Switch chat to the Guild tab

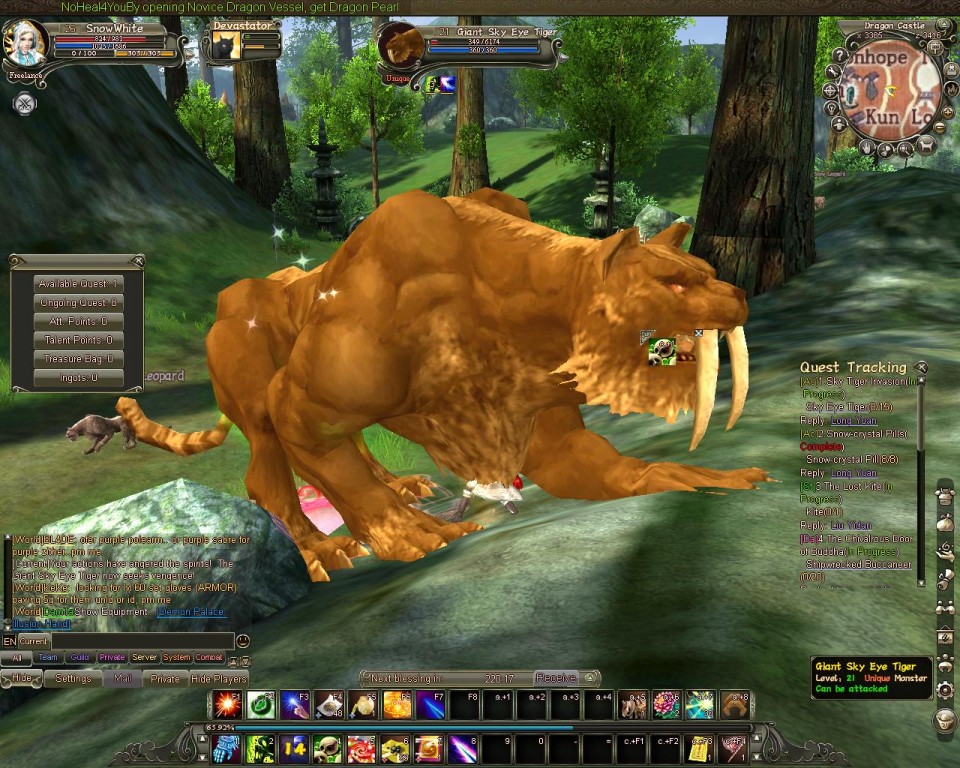tap(80, 658)
